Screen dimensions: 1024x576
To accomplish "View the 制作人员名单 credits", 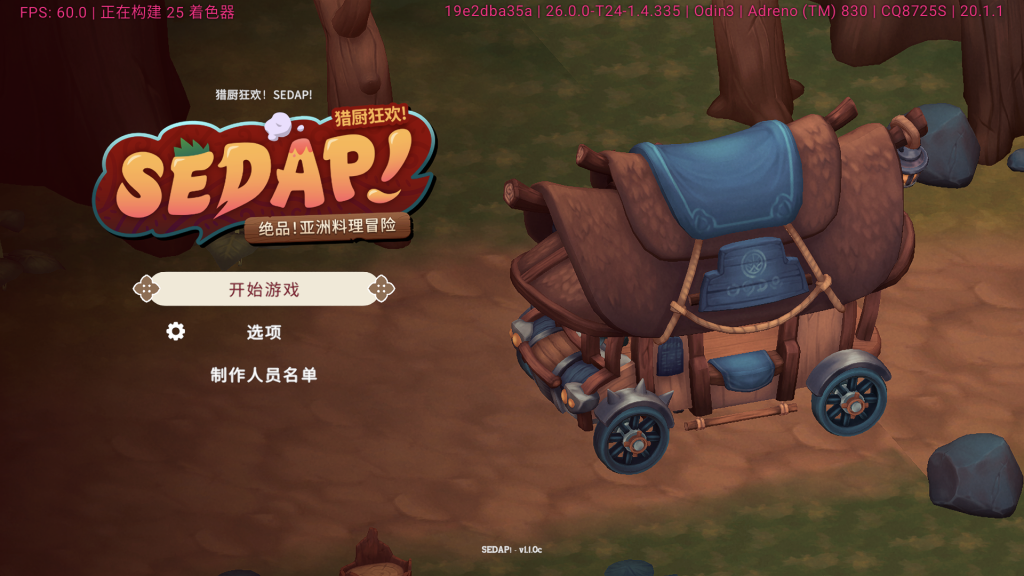I will pos(264,375).
